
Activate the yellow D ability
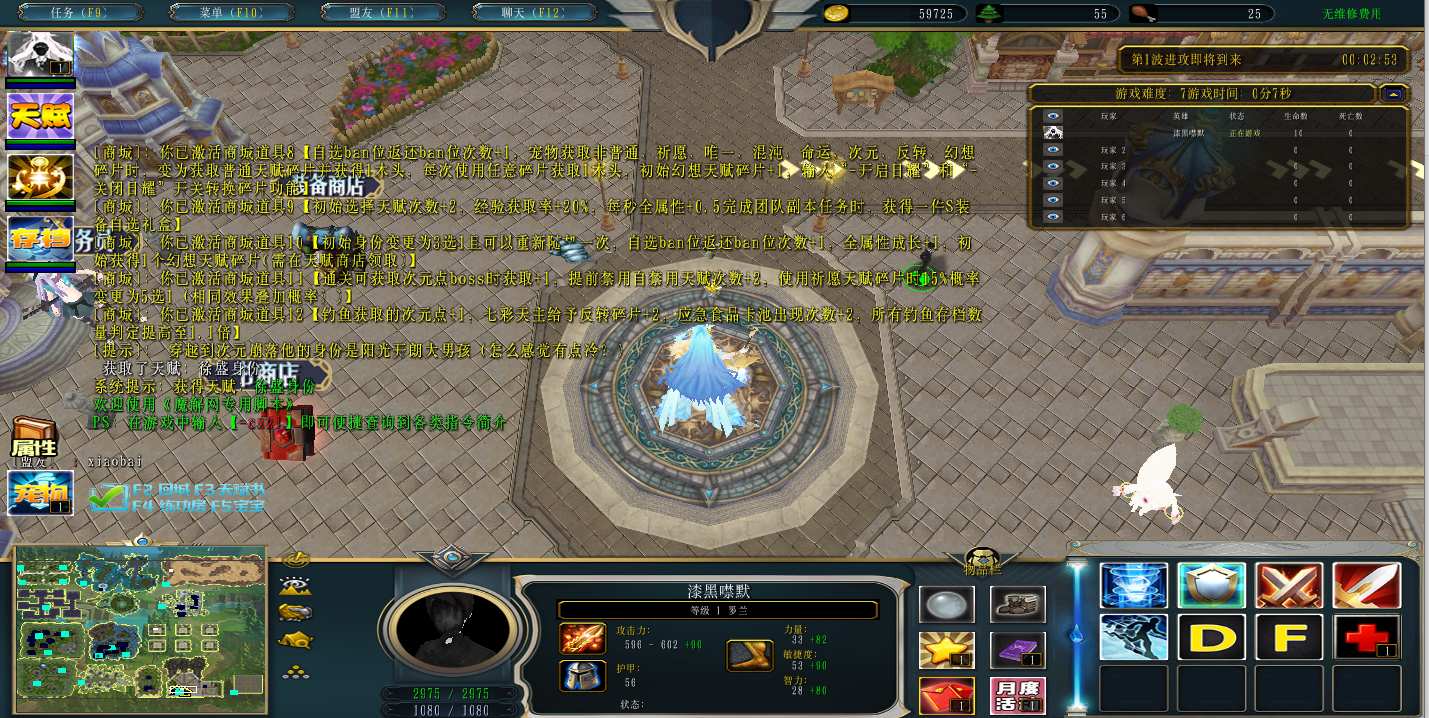click(1211, 637)
